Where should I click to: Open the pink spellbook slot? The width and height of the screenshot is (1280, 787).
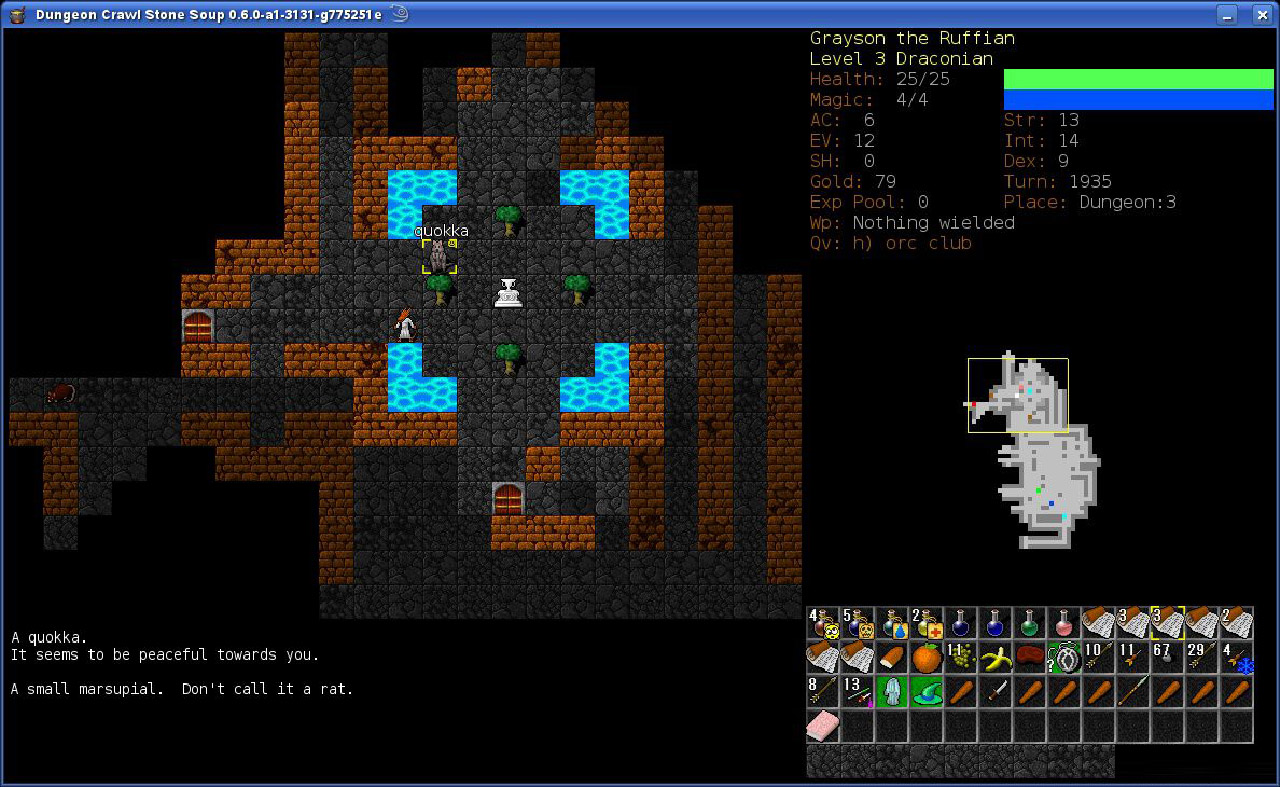point(825,726)
